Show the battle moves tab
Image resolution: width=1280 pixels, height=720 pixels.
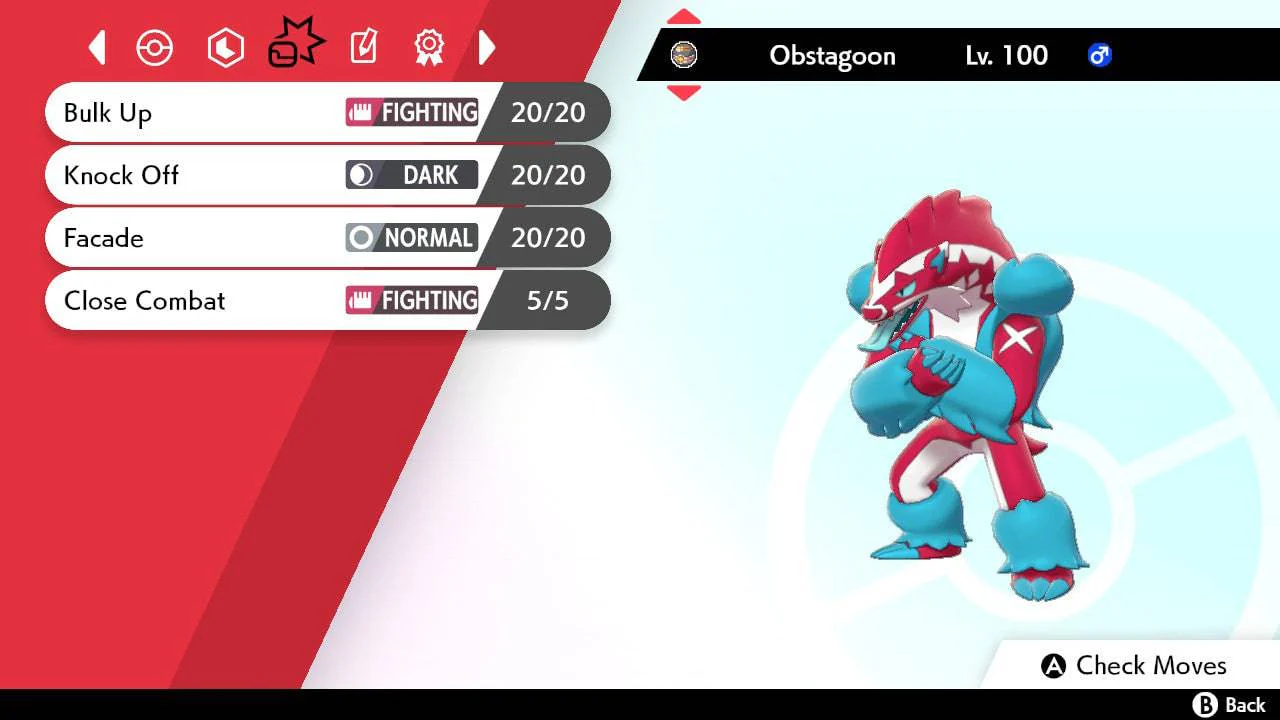pos(295,45)
